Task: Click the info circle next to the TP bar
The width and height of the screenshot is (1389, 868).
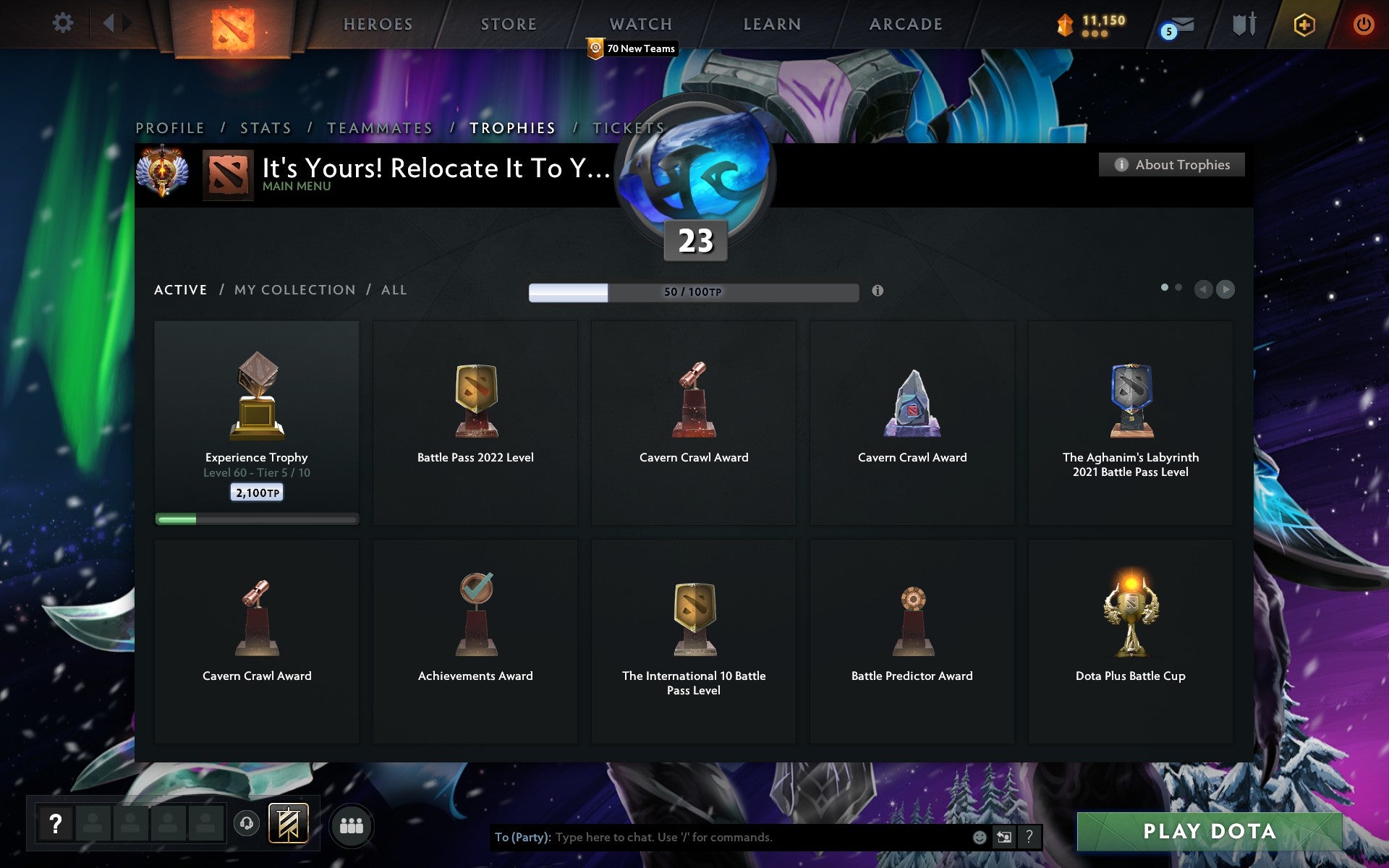Action: tap(878, 292)
